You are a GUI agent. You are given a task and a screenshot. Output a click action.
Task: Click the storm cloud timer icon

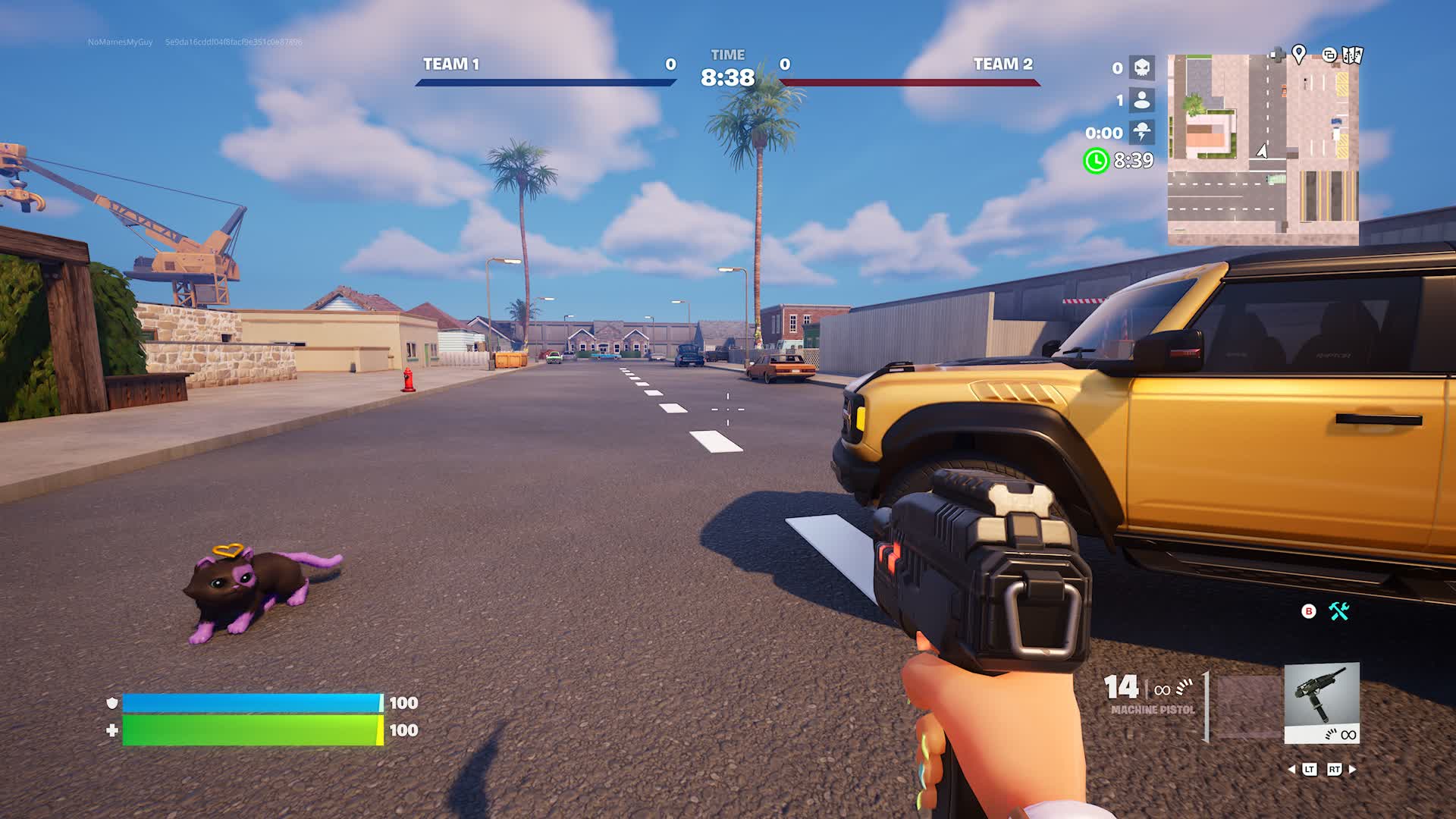pyautogui.click(x=1141, y=132)
